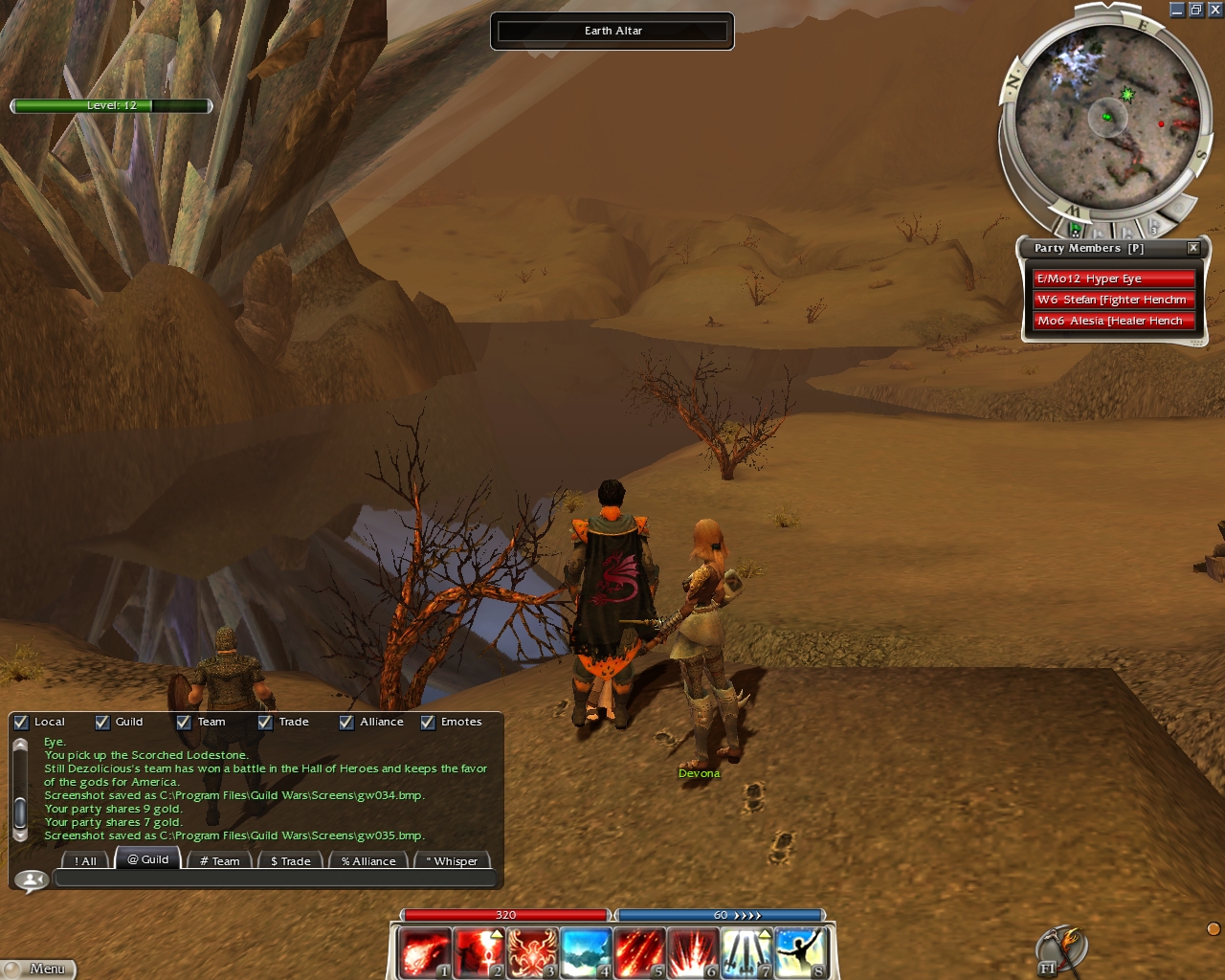The height and width of the screenshot is (980, 1225).
Task: Select Stefan the Fighter Henchman
Action: click(x=1113, y=300)
